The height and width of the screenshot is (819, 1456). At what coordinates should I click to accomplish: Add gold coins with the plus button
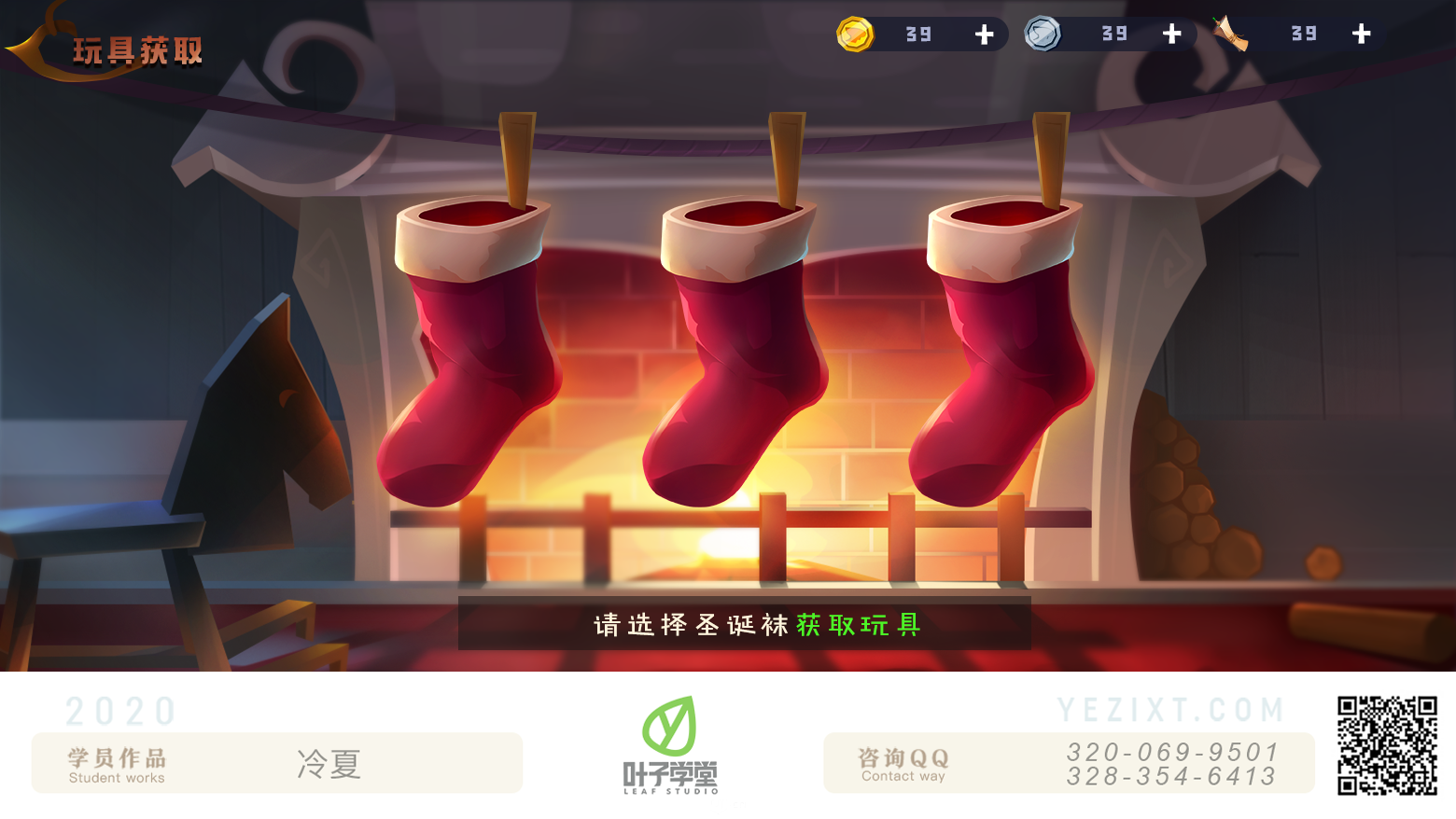[984, 35]
